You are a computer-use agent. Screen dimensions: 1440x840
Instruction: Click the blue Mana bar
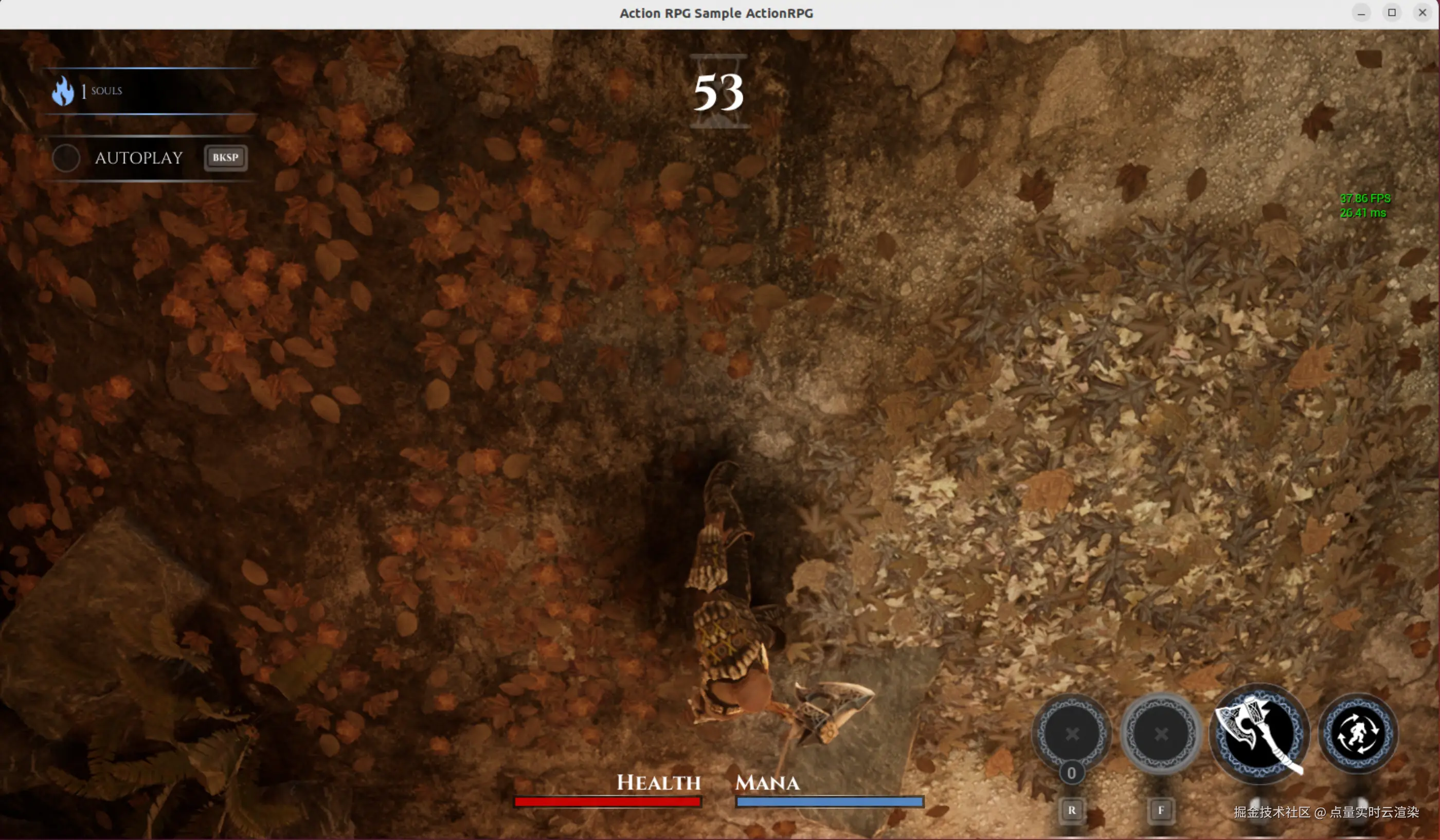point(830,802)
